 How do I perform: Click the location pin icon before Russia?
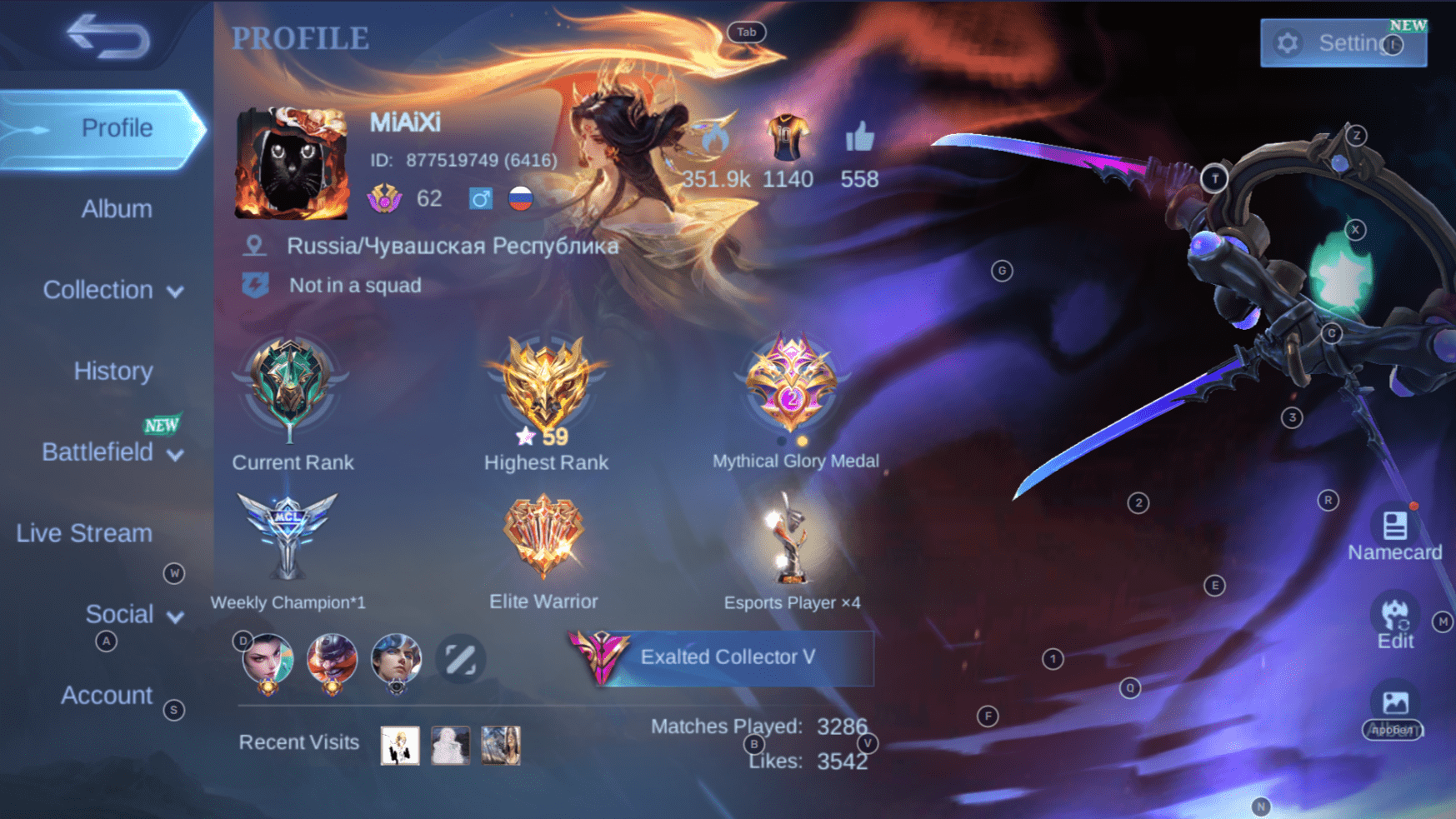255,245
